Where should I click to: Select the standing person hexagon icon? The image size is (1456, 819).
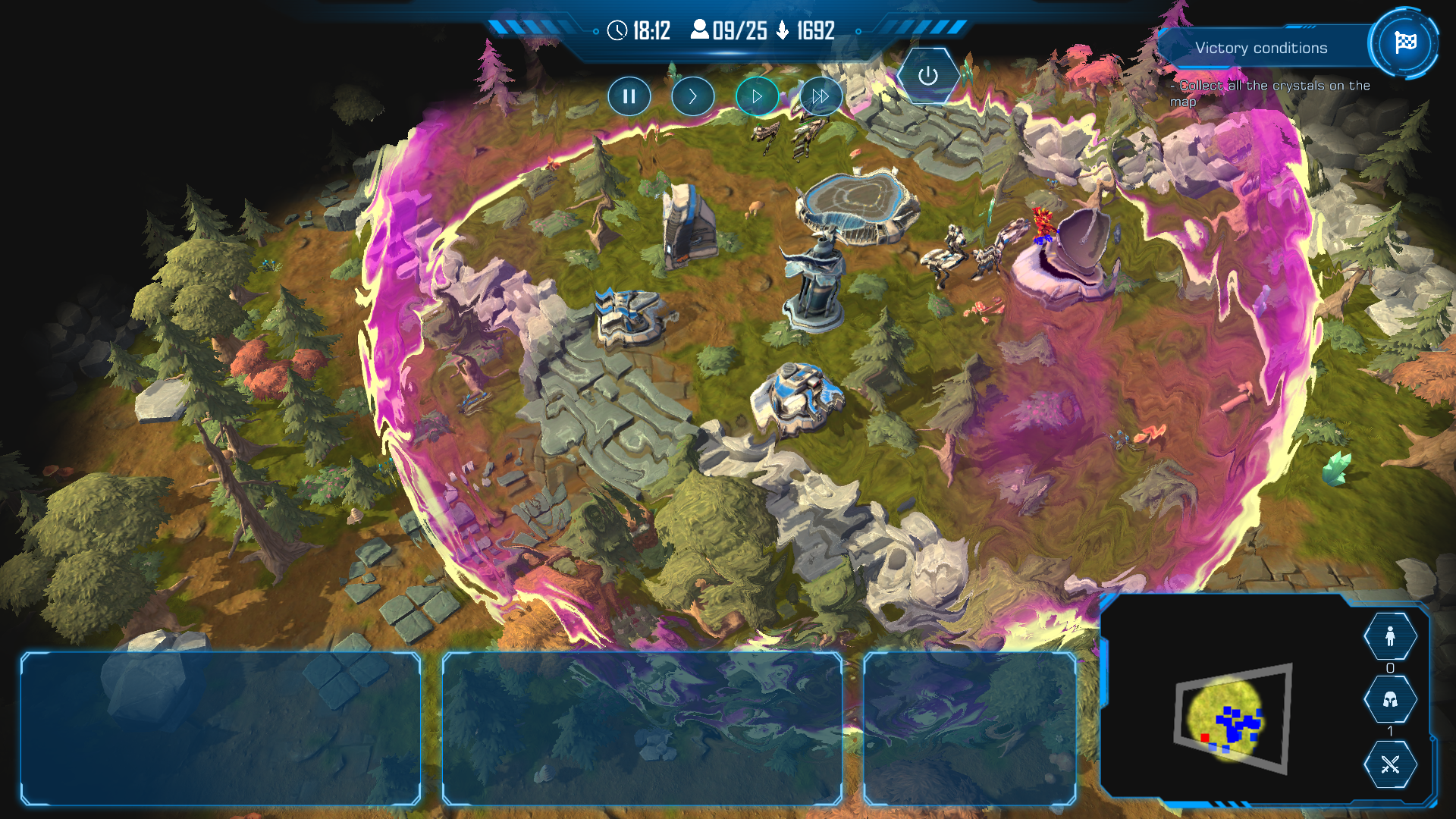tap(1390, 636)
